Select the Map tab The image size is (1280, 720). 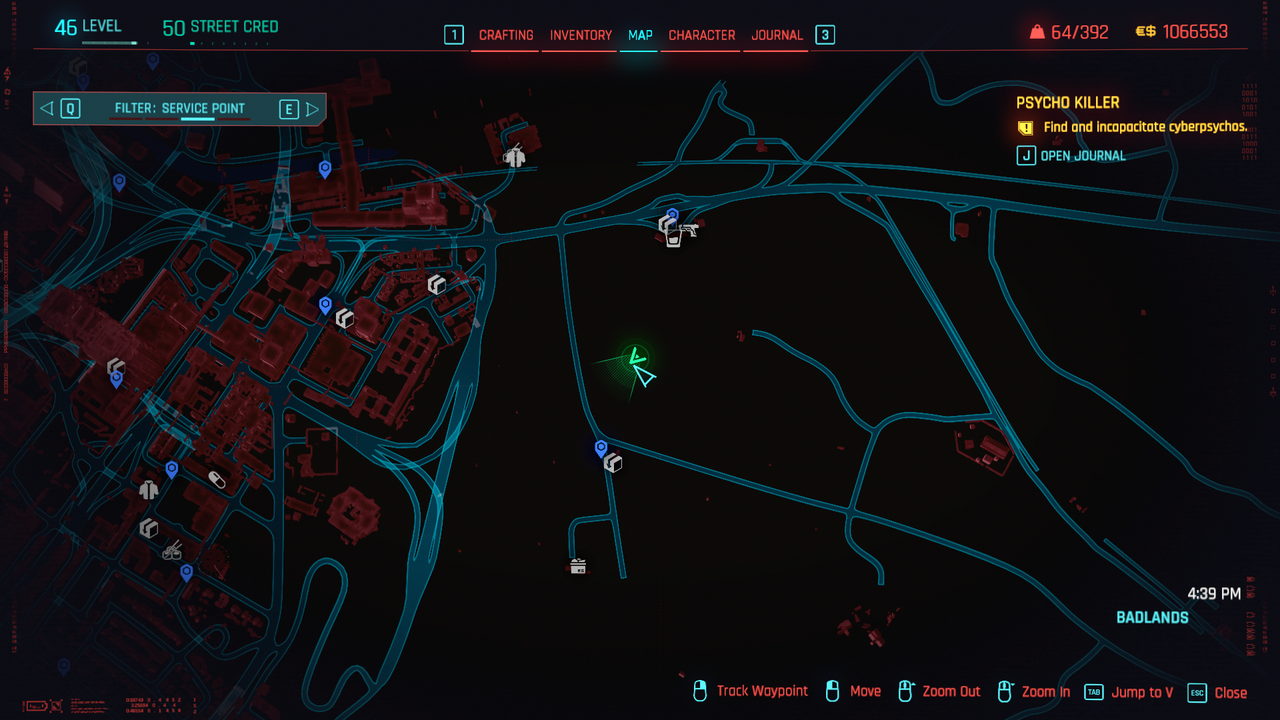[x=640, y=35]
